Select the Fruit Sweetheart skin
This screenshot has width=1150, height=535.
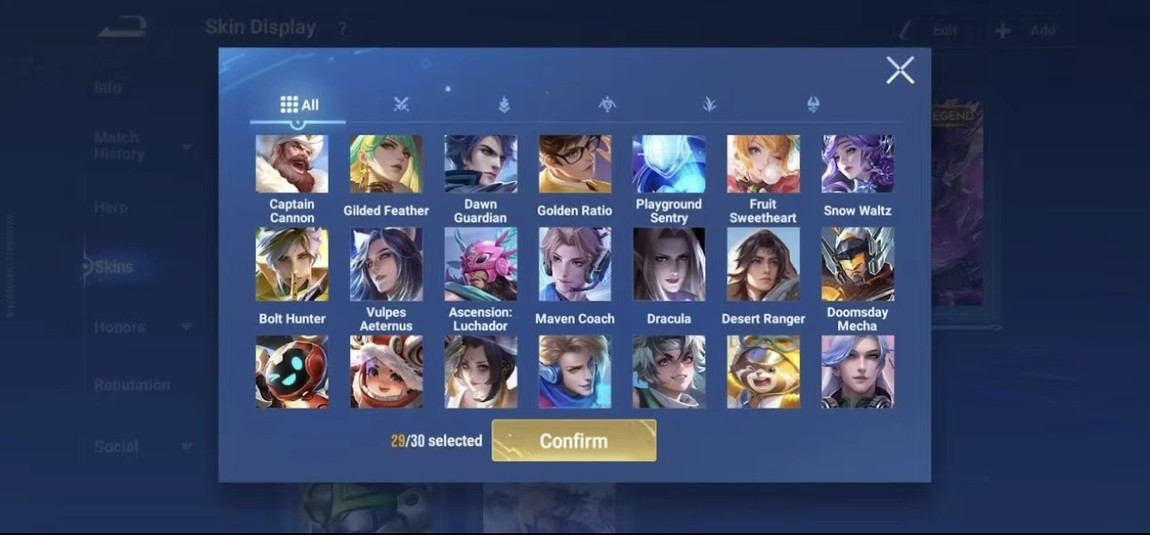coord(763,164)
